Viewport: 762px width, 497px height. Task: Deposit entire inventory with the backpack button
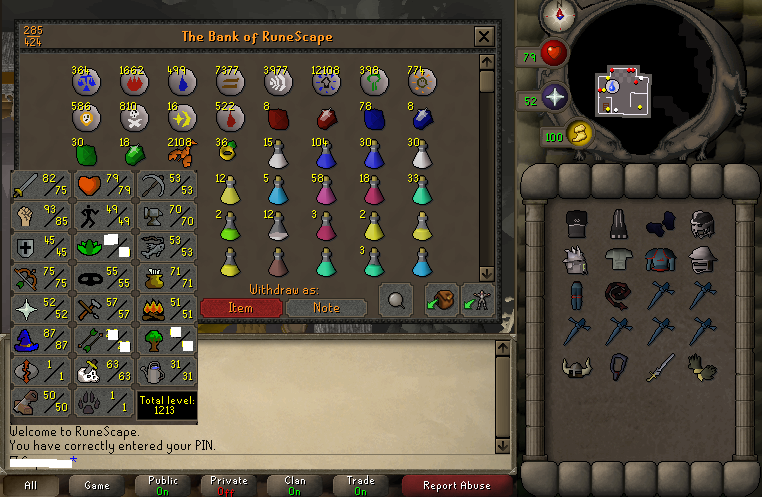tap(440, 301)
